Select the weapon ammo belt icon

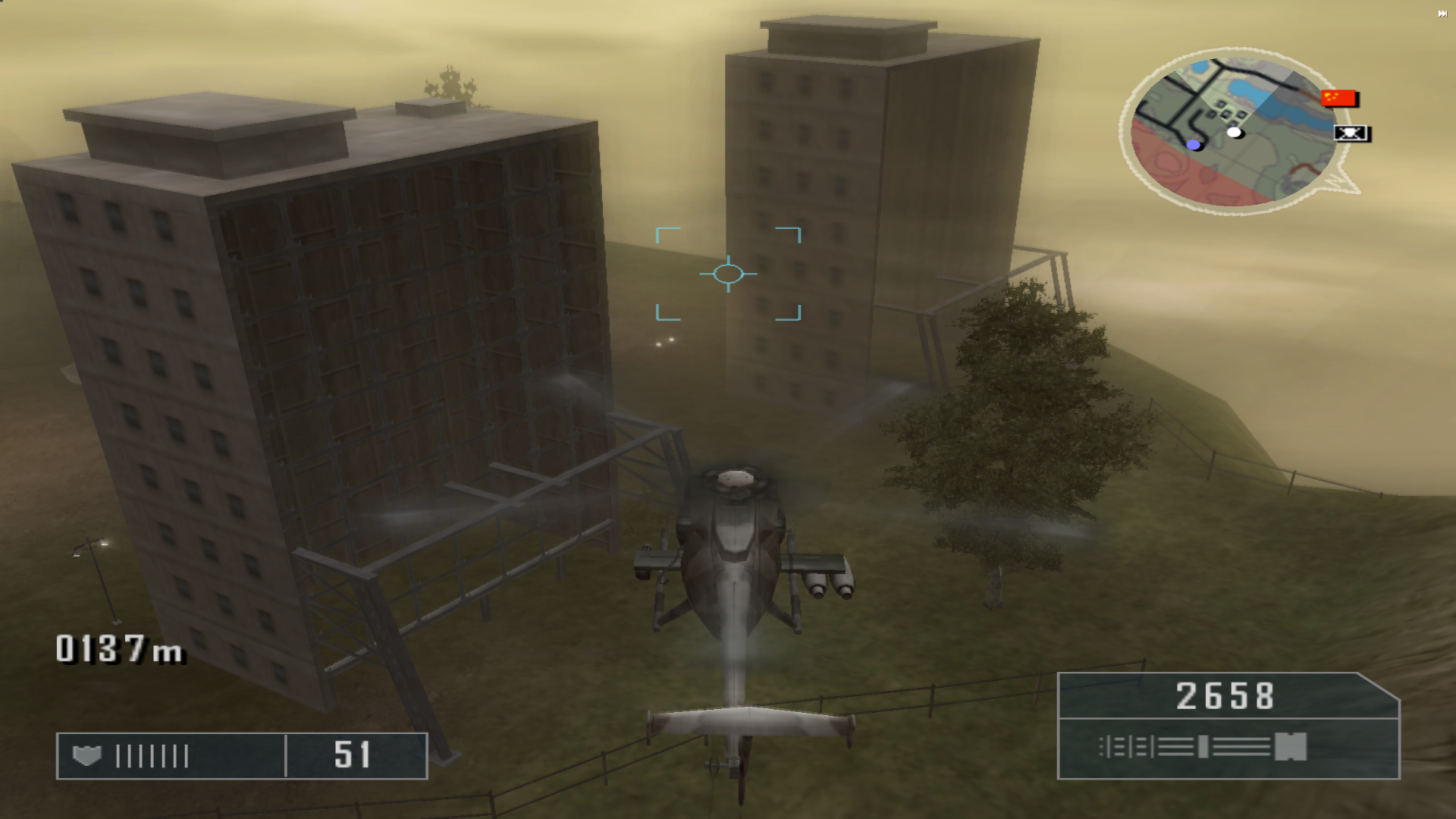(x=1203, y=747)
